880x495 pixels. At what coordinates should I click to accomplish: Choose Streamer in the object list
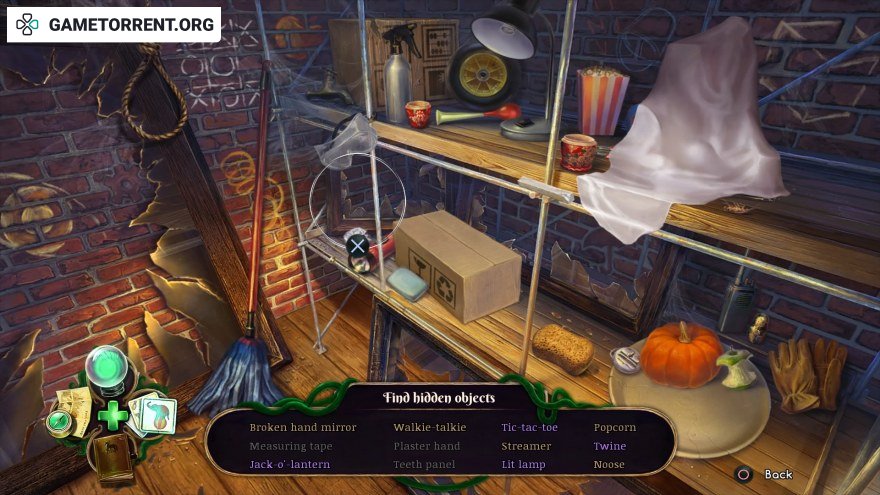click(526, 446)
